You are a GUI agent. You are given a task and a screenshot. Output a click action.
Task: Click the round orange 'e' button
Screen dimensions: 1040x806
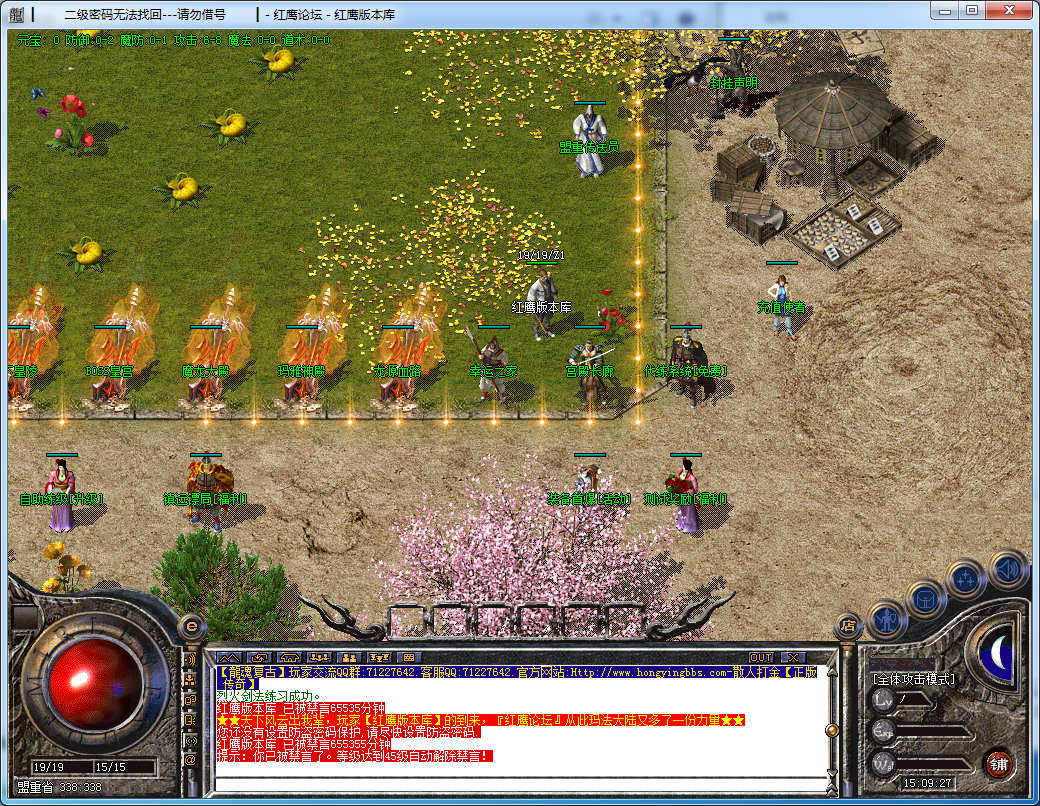(x=191, y=627)
